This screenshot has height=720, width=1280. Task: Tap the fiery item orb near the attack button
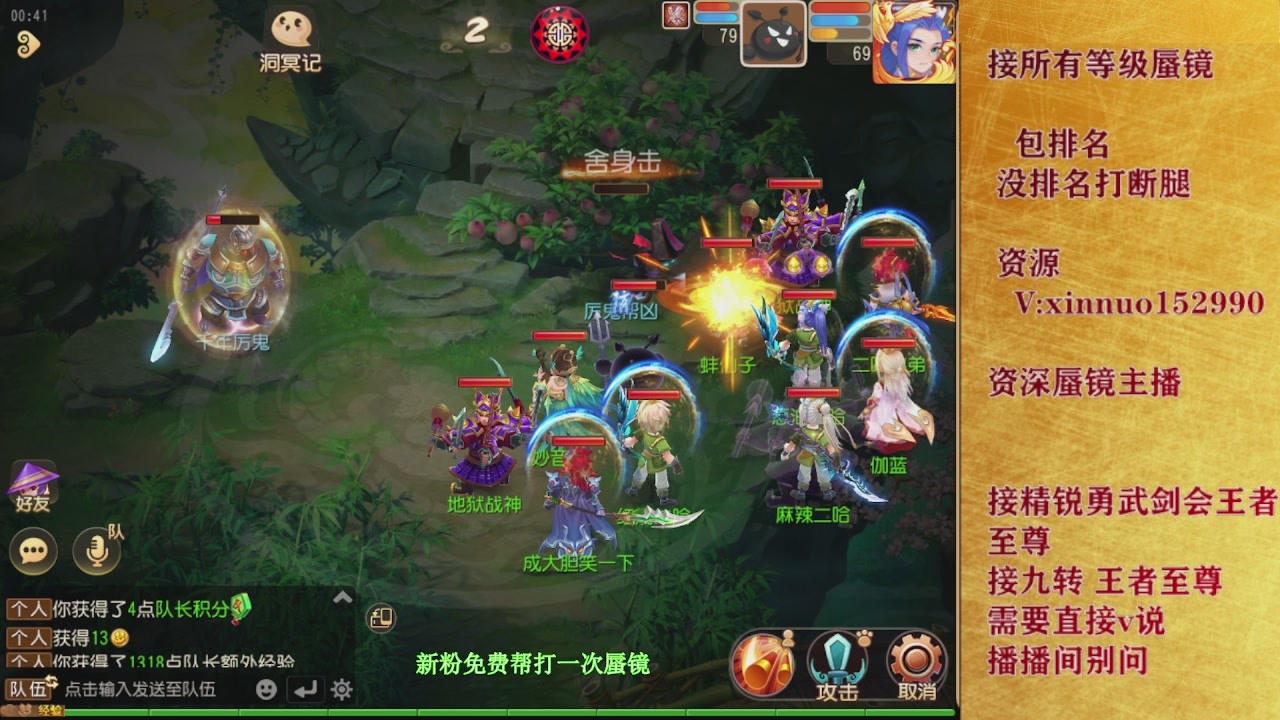click(x=763, y=660)
